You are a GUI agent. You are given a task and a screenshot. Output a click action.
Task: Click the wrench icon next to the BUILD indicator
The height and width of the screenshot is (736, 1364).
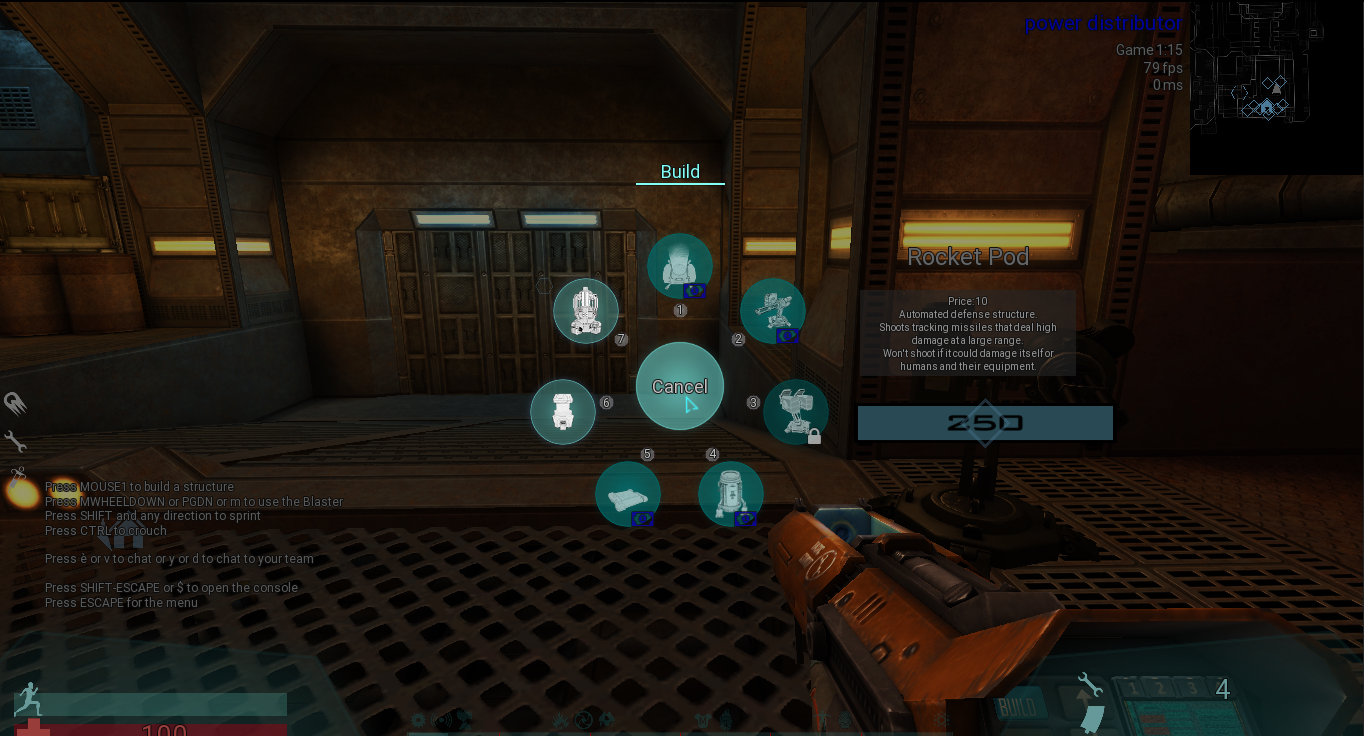[x=1089, y=684]
